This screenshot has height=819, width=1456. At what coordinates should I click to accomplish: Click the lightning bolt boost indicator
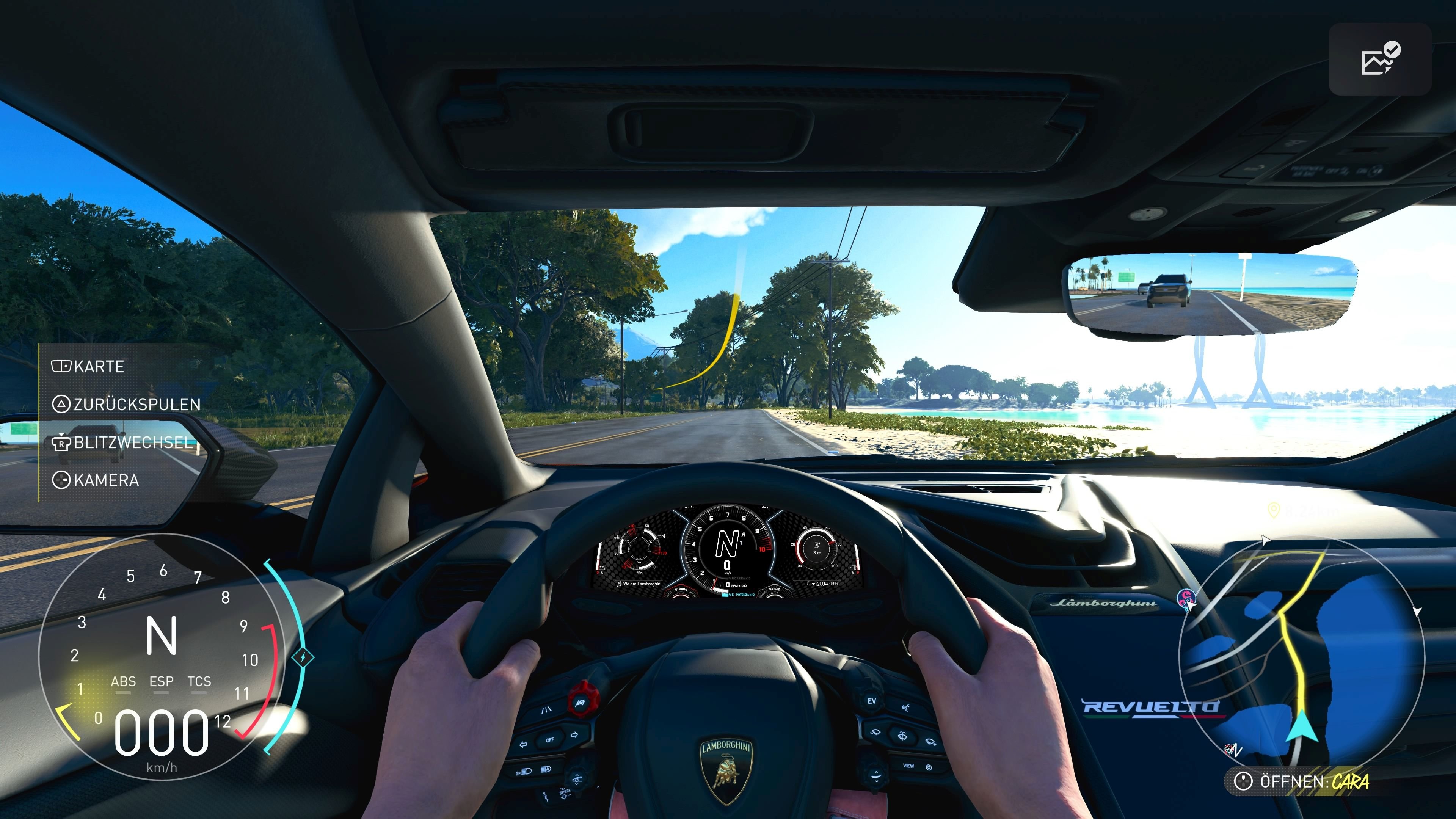303,657
